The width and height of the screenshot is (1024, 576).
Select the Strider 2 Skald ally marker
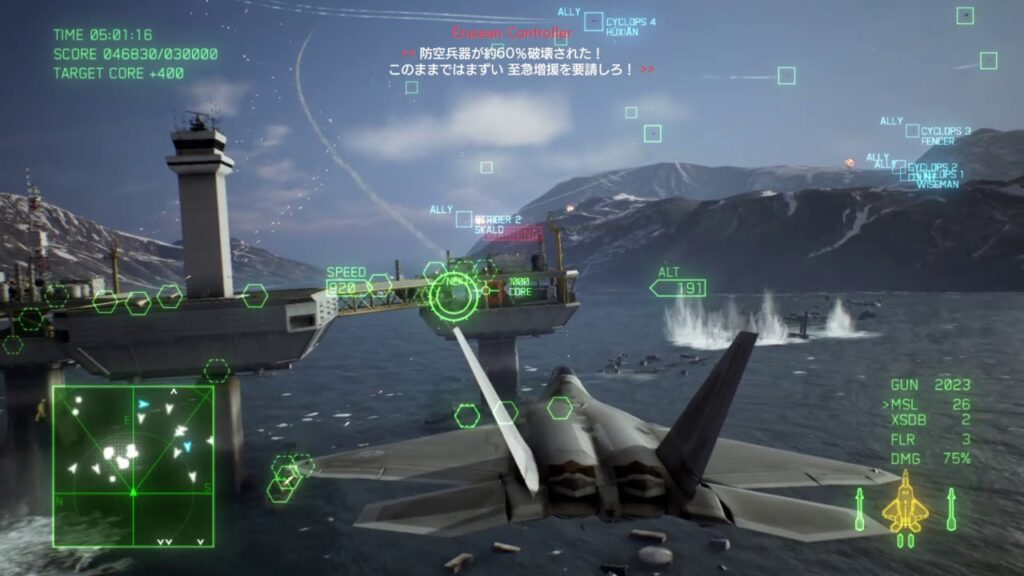464,219
